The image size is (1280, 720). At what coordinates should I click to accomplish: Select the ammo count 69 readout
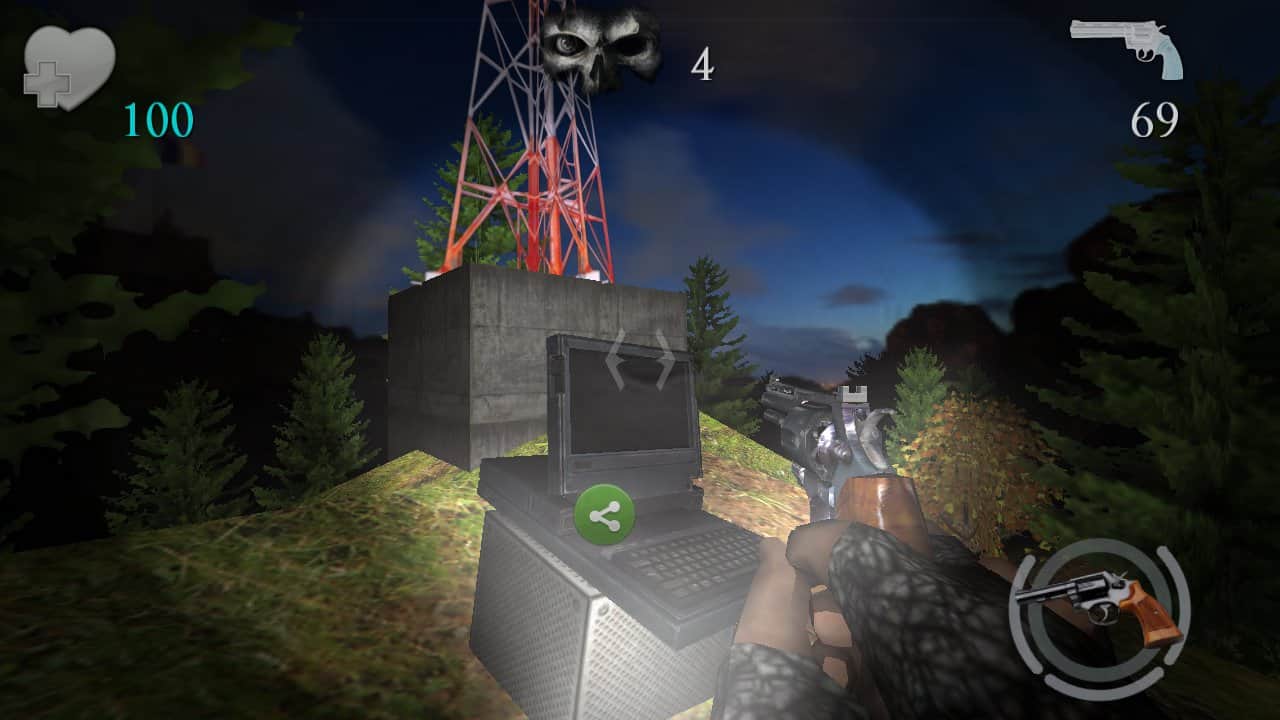tap(1152, 120)
